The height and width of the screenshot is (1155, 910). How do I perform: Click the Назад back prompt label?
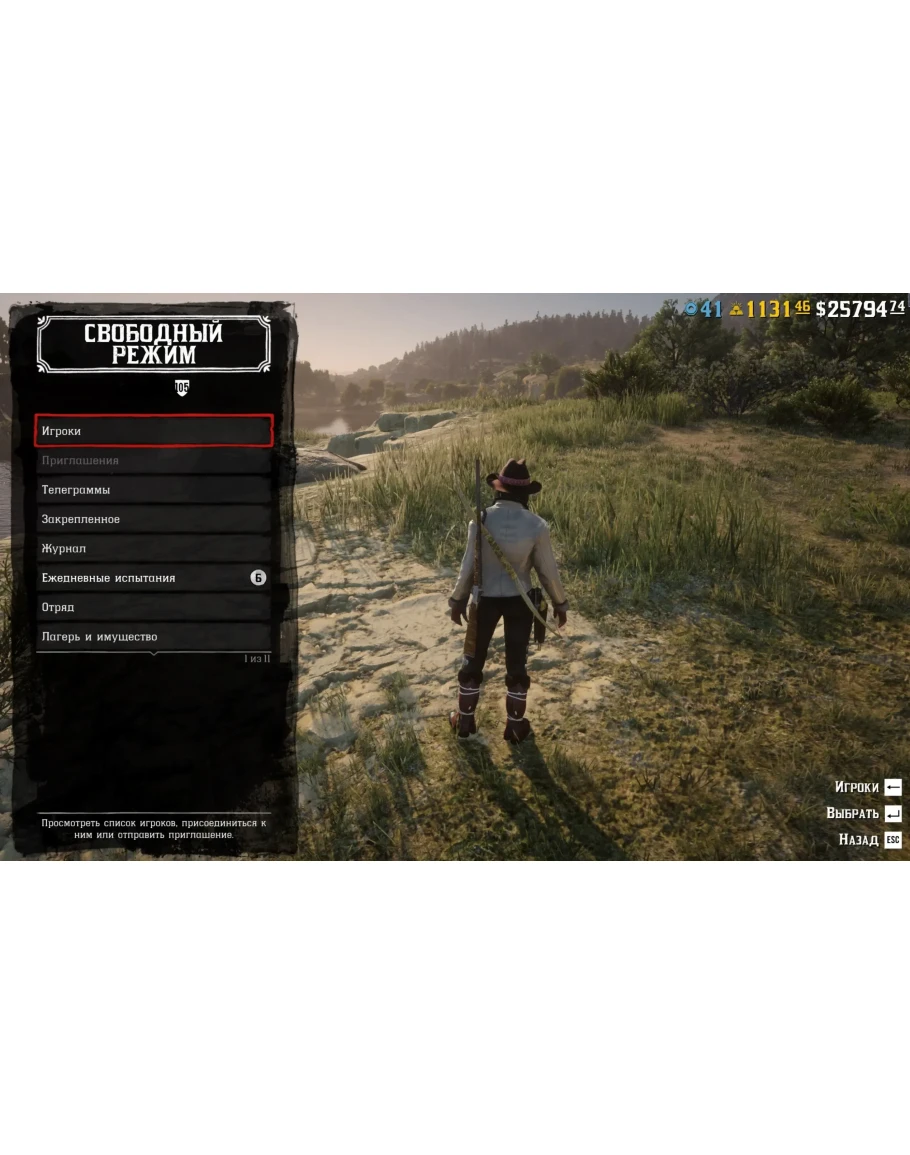coord(859,840)
